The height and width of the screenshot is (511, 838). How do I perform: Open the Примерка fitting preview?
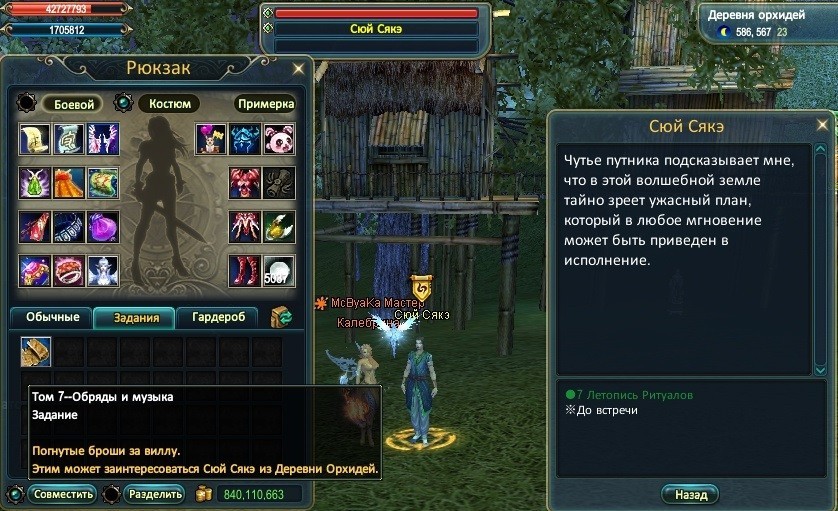click(266, 104)
